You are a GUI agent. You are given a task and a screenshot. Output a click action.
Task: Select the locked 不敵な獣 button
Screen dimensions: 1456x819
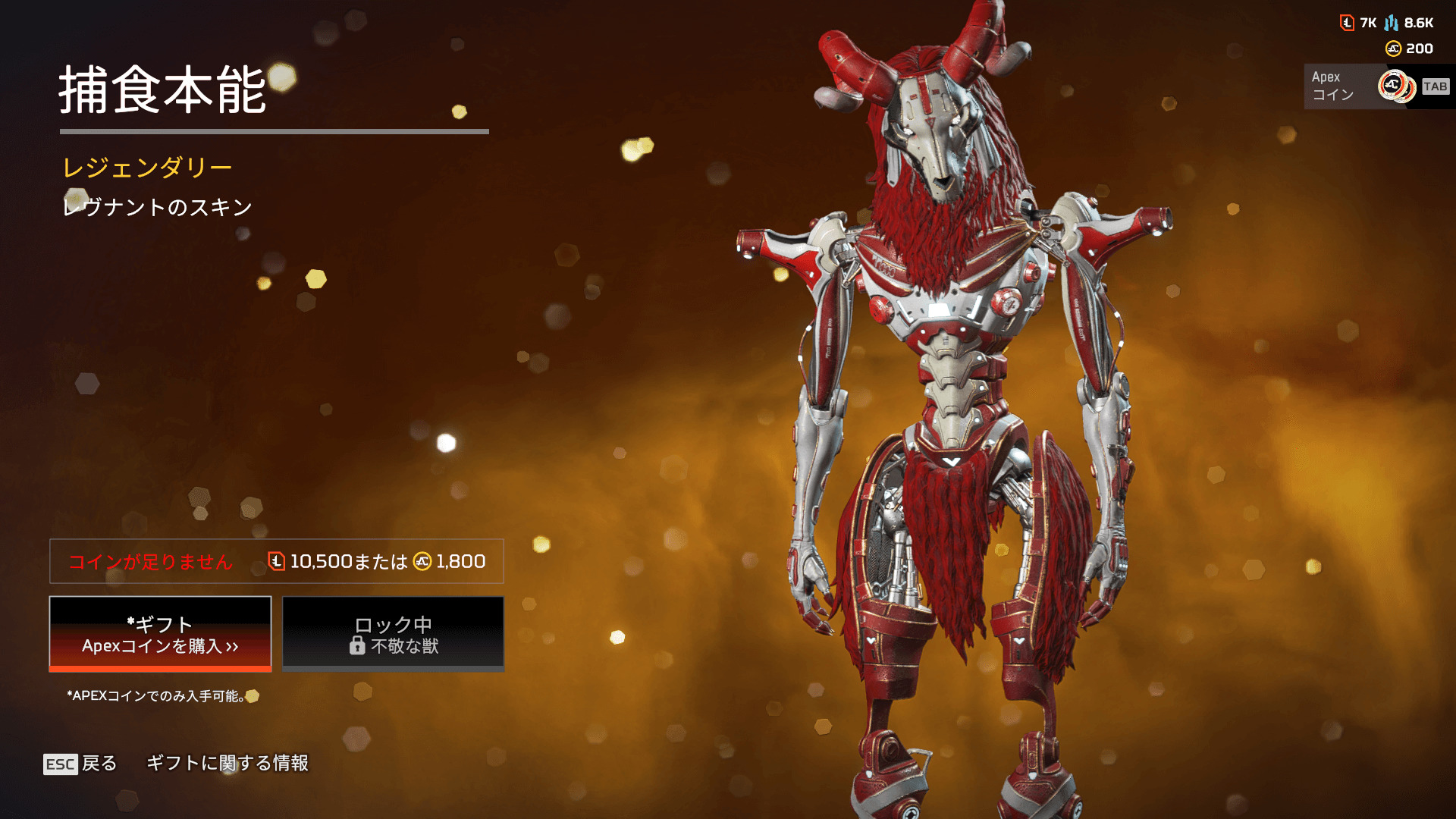pos(393,634)
